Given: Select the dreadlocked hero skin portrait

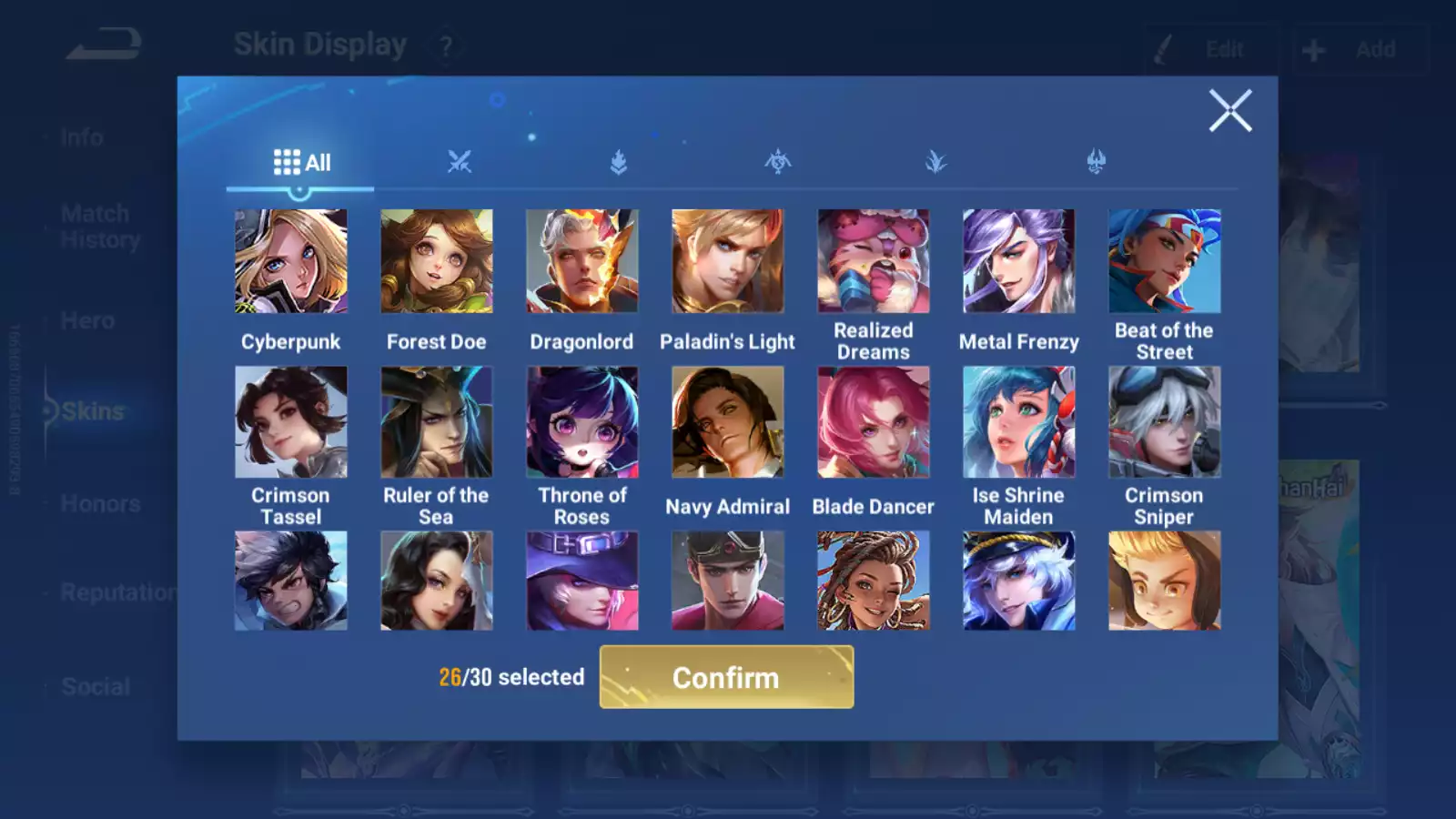Looking at the screenshot, I should point(874,581).
